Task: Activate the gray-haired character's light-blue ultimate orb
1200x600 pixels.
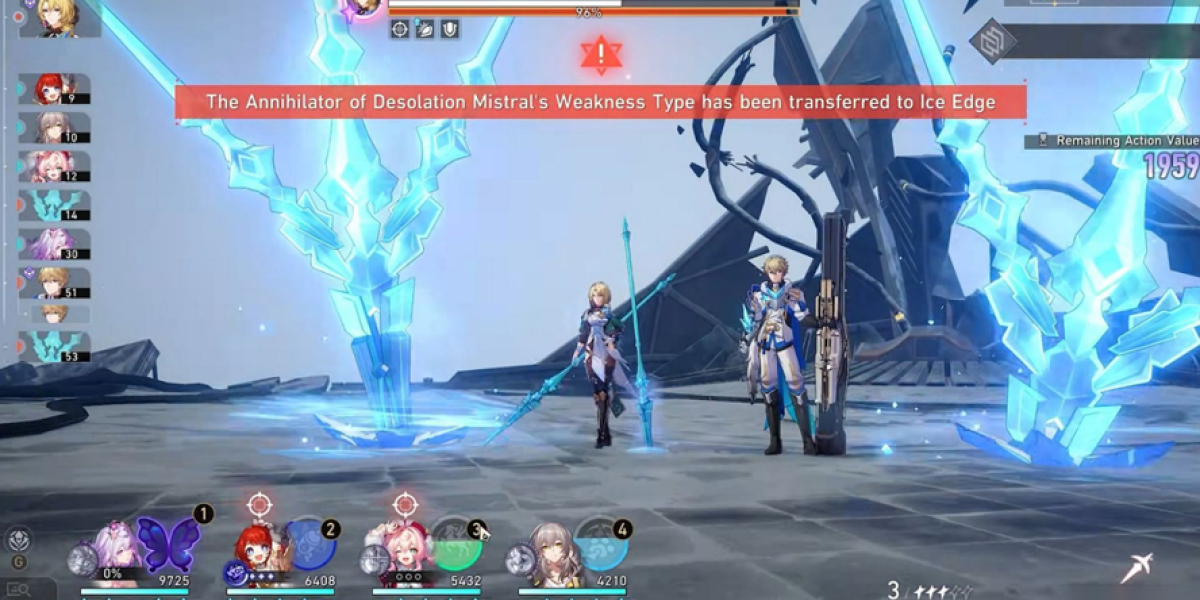Action: pos(601,545)
